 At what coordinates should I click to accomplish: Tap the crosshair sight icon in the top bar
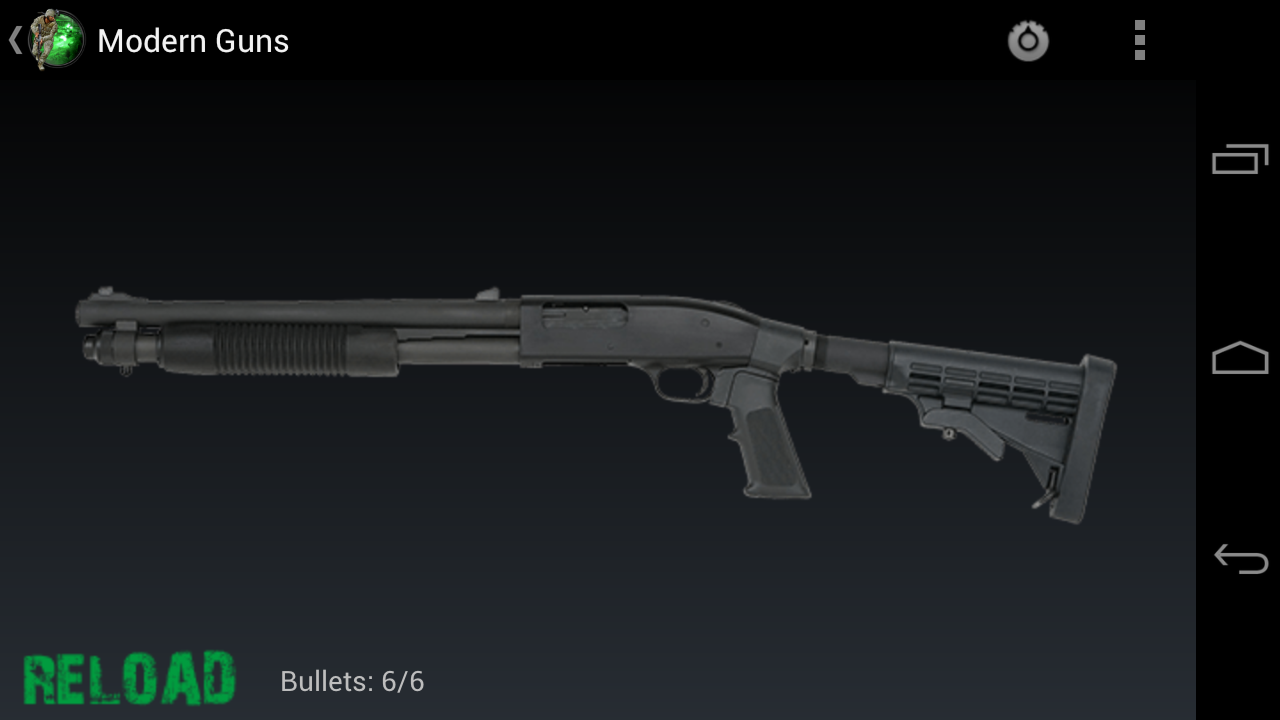point(1028,40)
